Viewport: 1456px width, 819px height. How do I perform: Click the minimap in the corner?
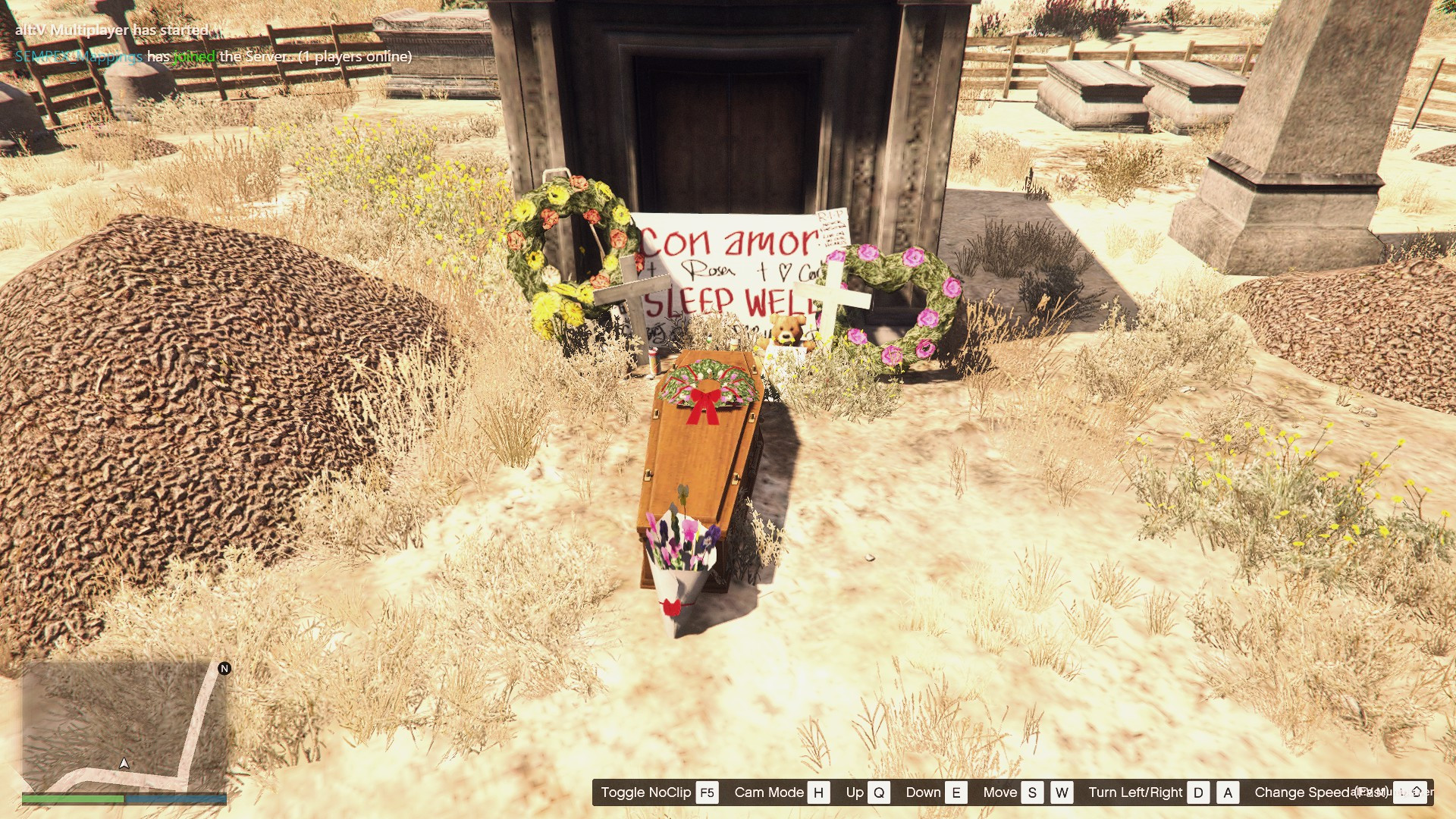[124, 726]
